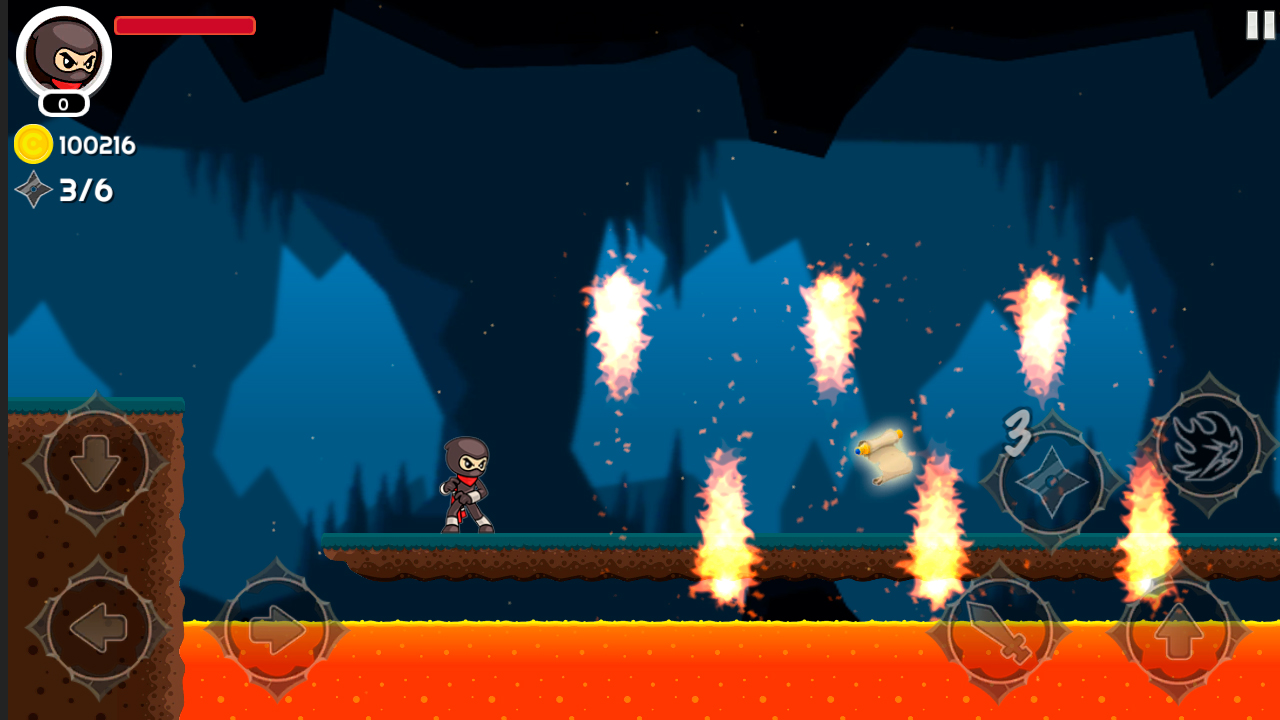Tap the coin count 100216

[97, 144]
